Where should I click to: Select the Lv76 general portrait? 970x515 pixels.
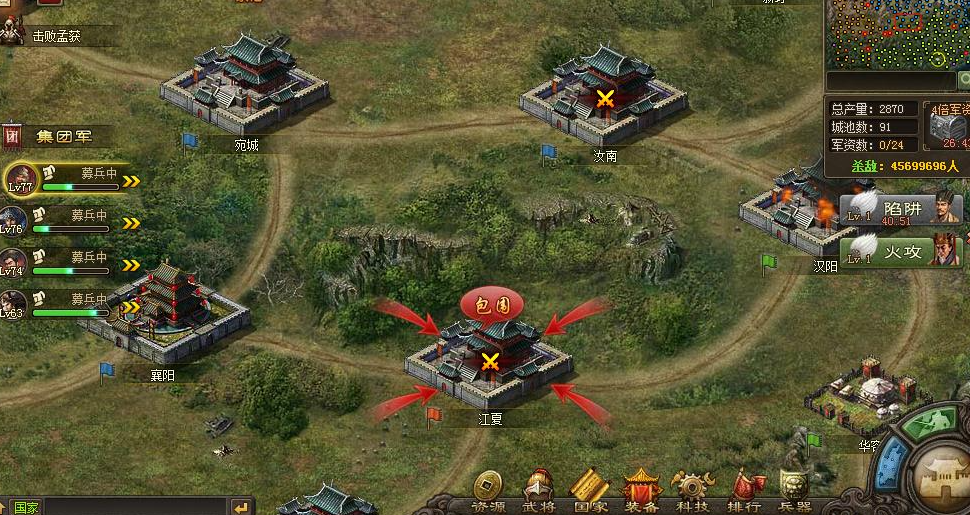coord(13,220)
